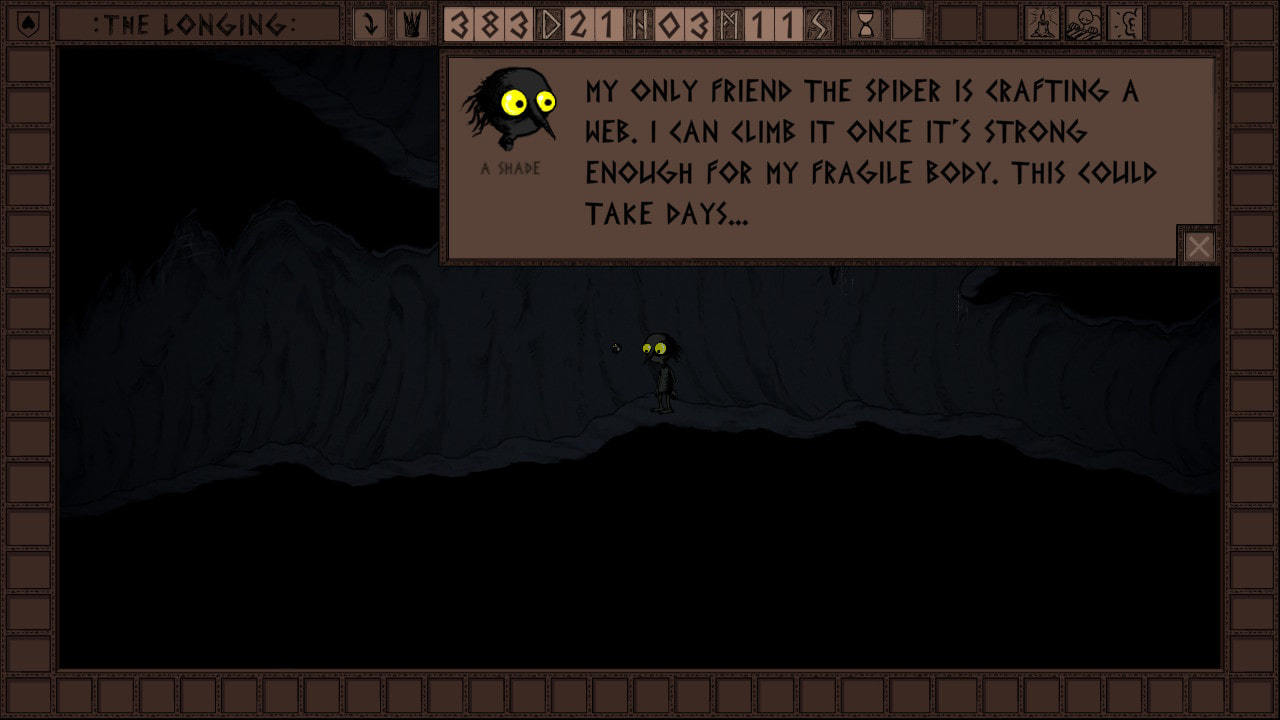1280x720 pixels.
Task: Open the crown icon button
Action: tap(410, 24)
